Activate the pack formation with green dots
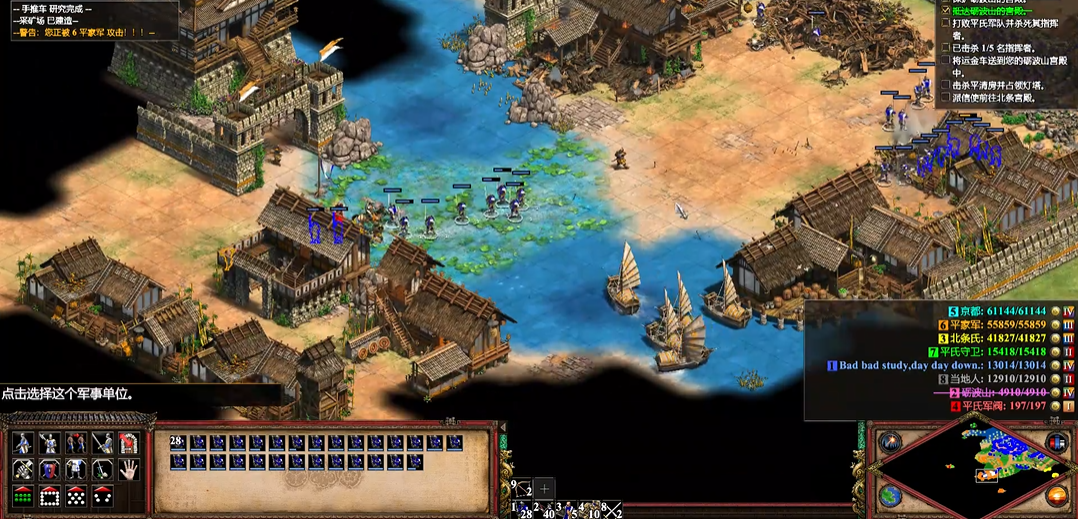The width and height of the screenshot is (1078, 519). [22, 496]
